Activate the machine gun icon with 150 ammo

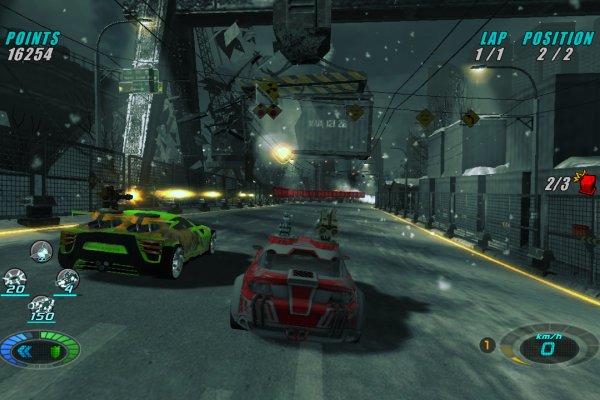(x=41, y=303)
